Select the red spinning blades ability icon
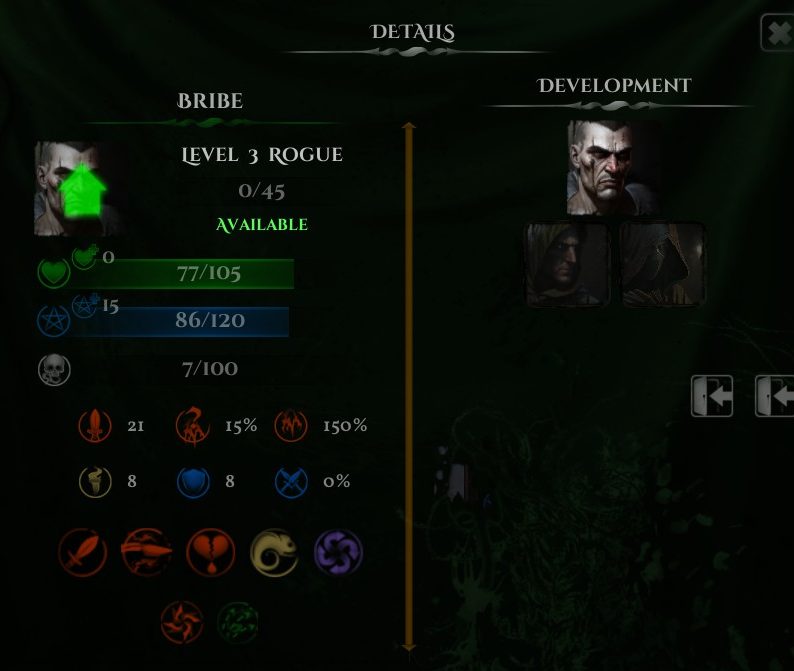Viewport: 794px width, 671px height. (182, 622)
